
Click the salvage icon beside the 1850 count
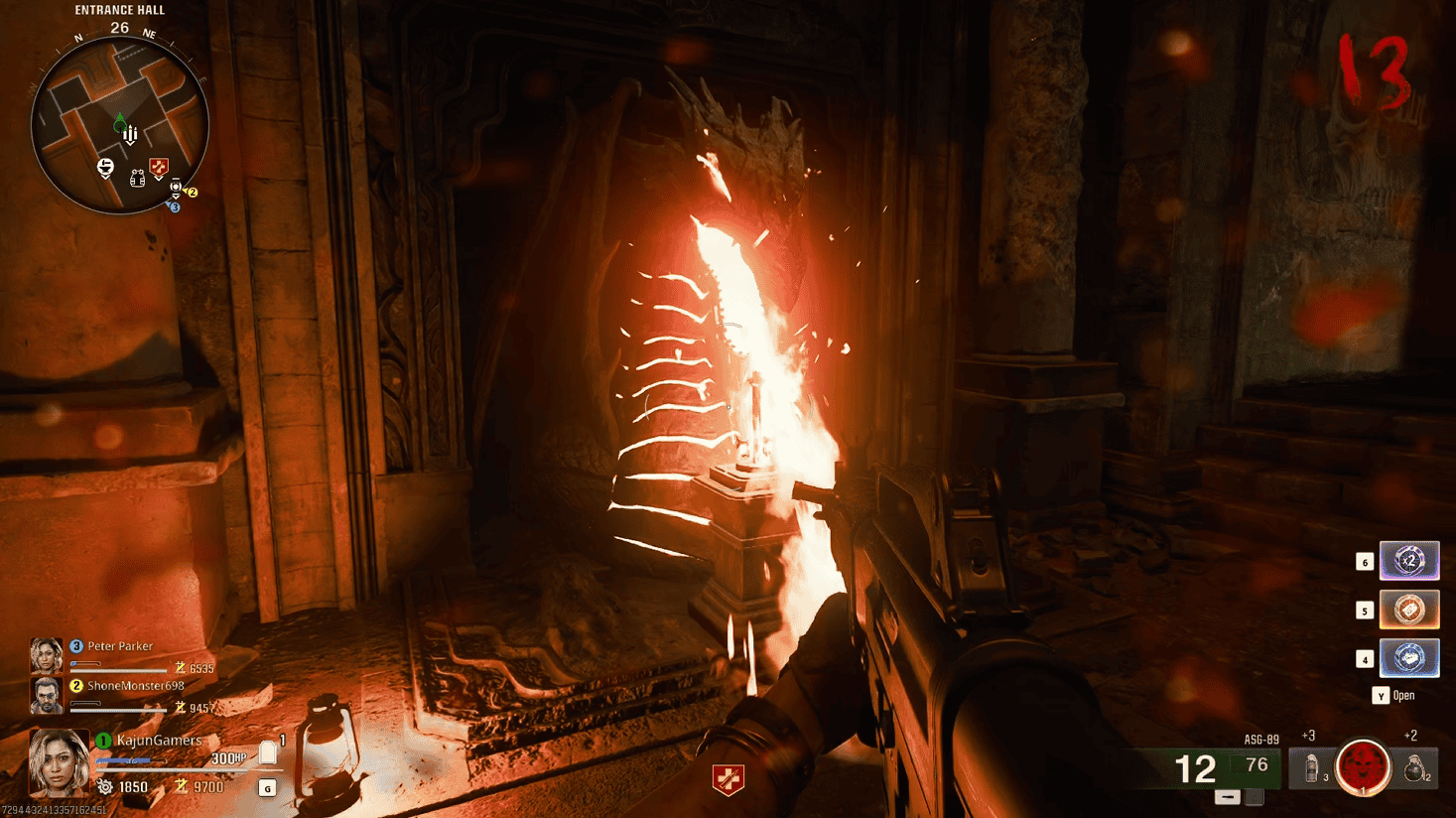pyautogui.click(x=106, y=784)
